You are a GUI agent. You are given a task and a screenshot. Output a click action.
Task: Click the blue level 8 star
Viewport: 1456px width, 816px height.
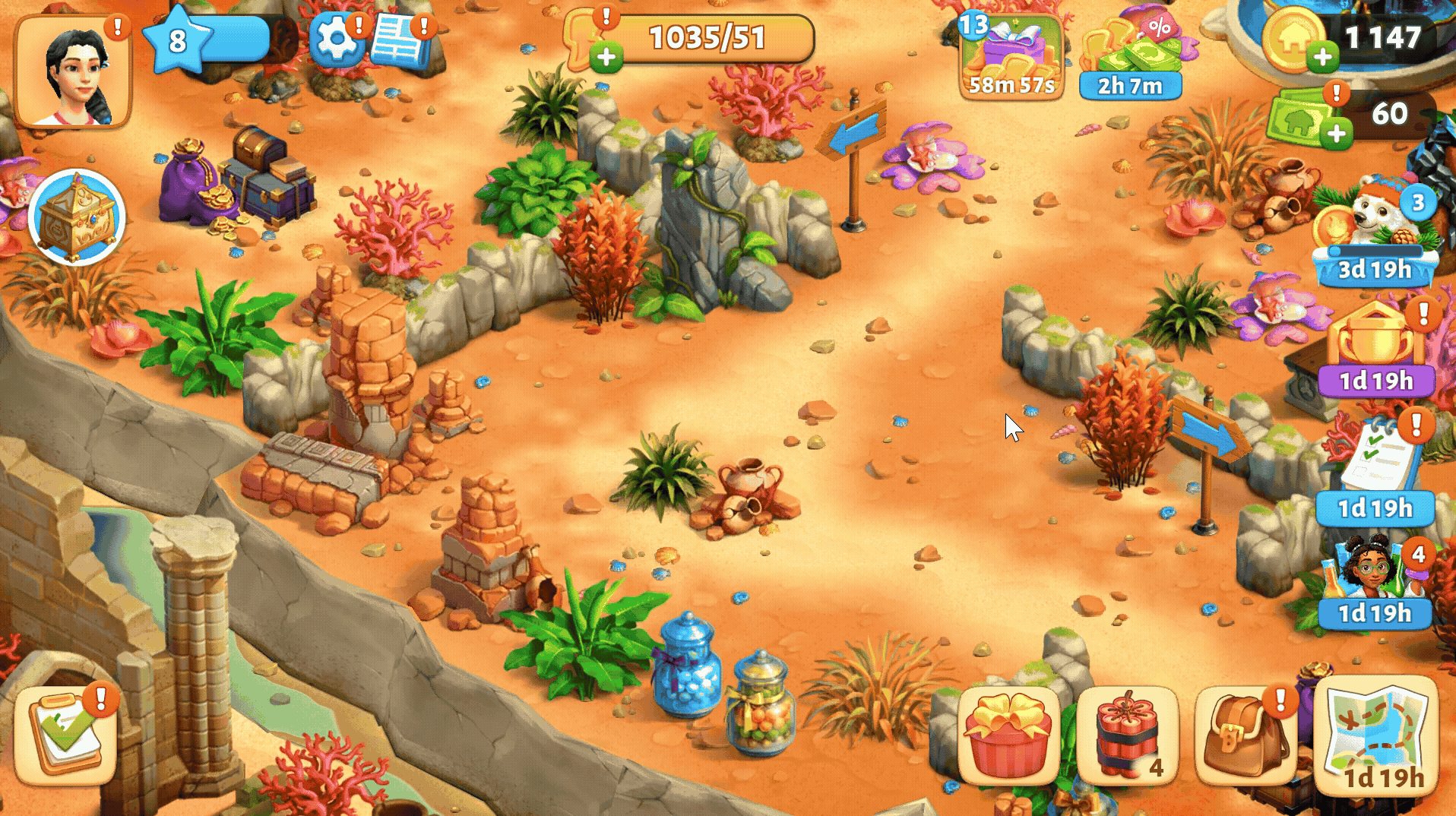177,40
